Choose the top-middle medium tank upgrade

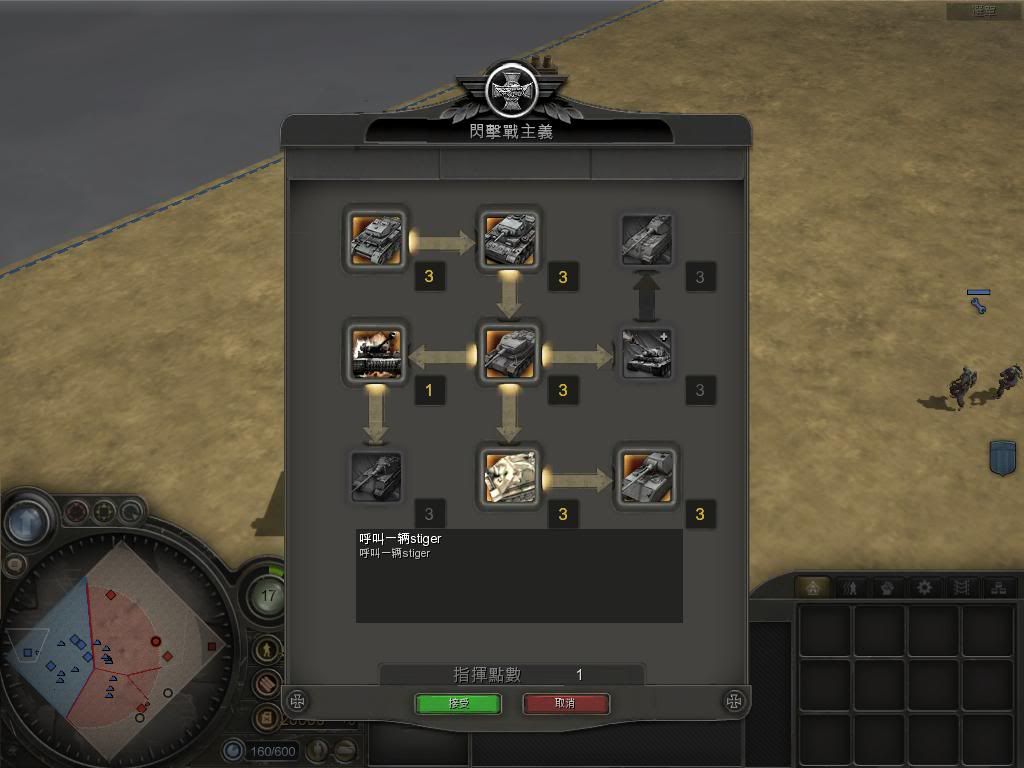(510, 239)
